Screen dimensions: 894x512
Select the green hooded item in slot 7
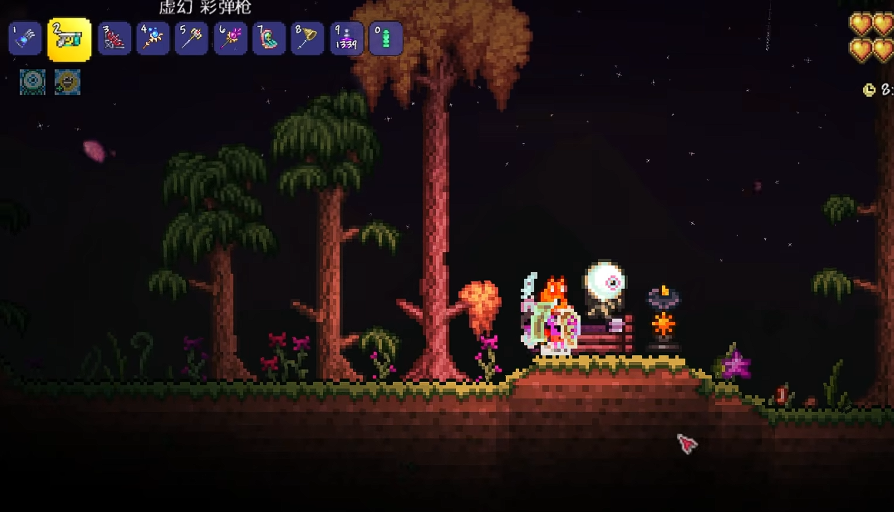(269, 39)
